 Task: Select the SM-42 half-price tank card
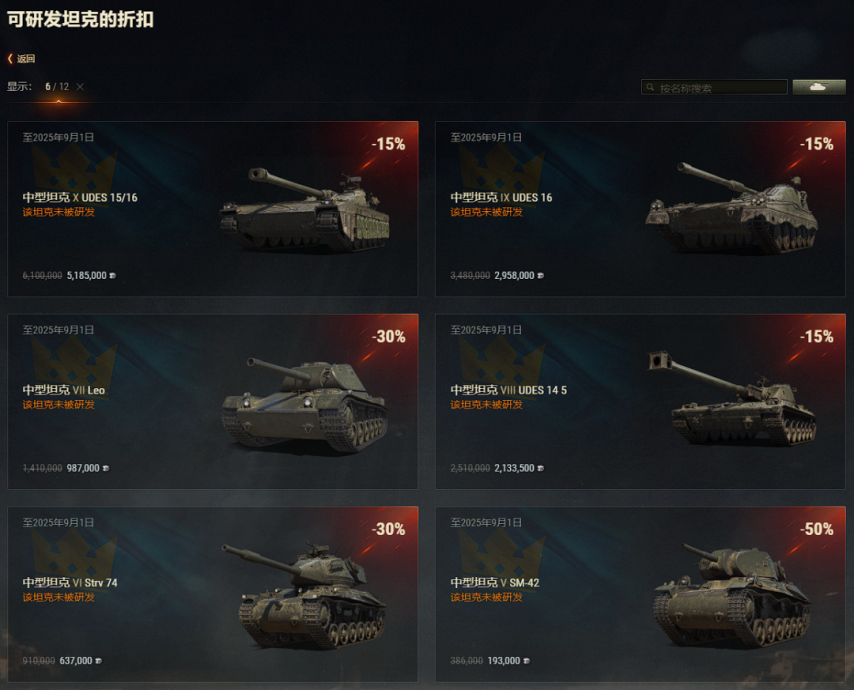pos(640,594)
